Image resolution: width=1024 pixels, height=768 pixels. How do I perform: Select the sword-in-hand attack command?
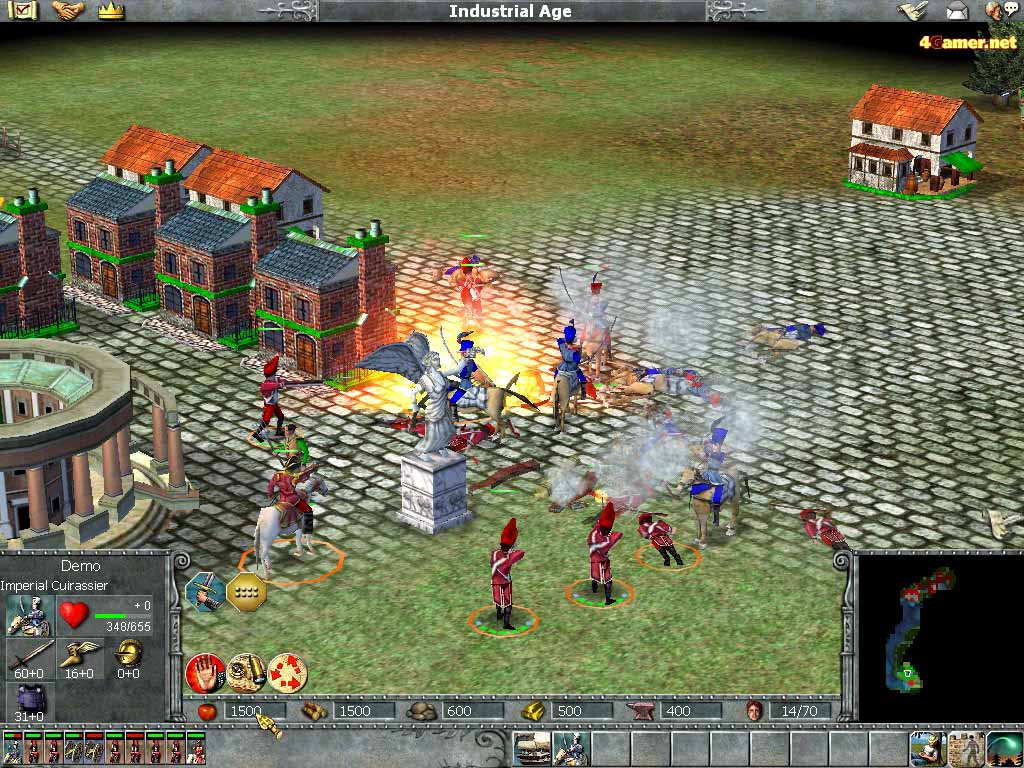204,592
